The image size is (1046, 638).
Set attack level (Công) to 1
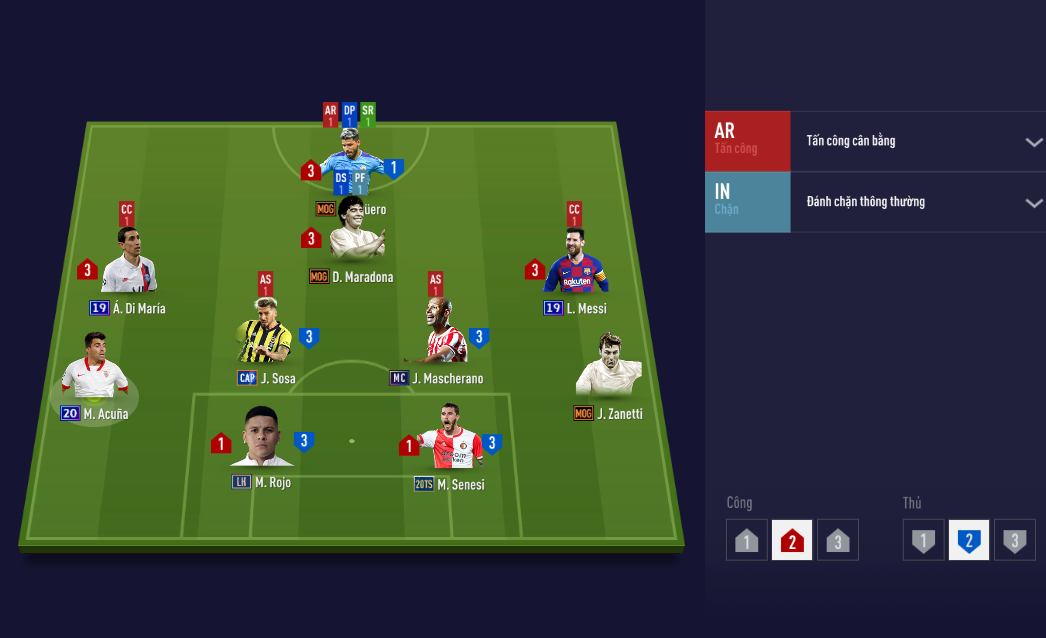[x=746, y=541]
